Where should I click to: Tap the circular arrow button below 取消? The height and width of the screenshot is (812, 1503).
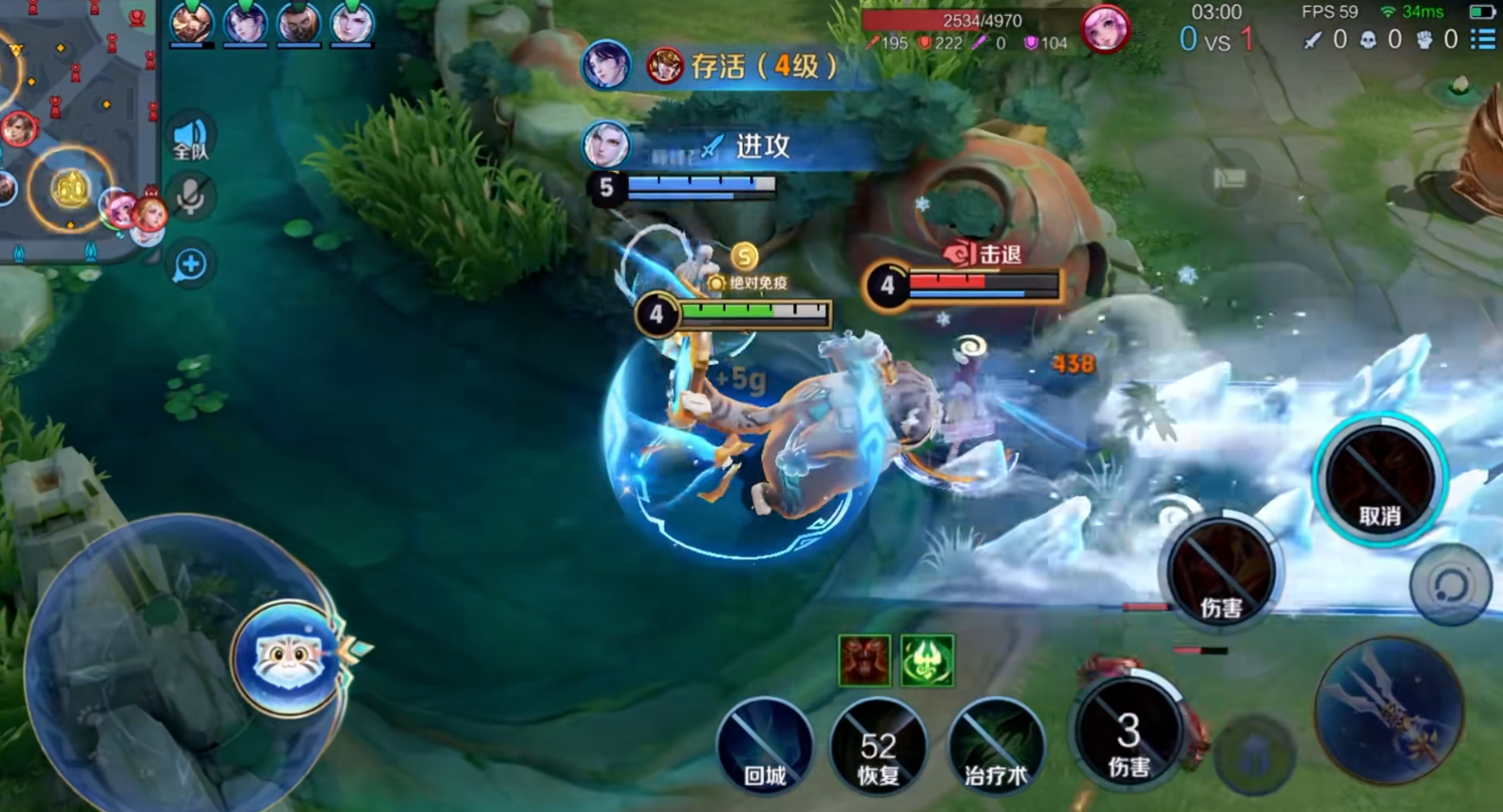click(x=1450, y=585)
